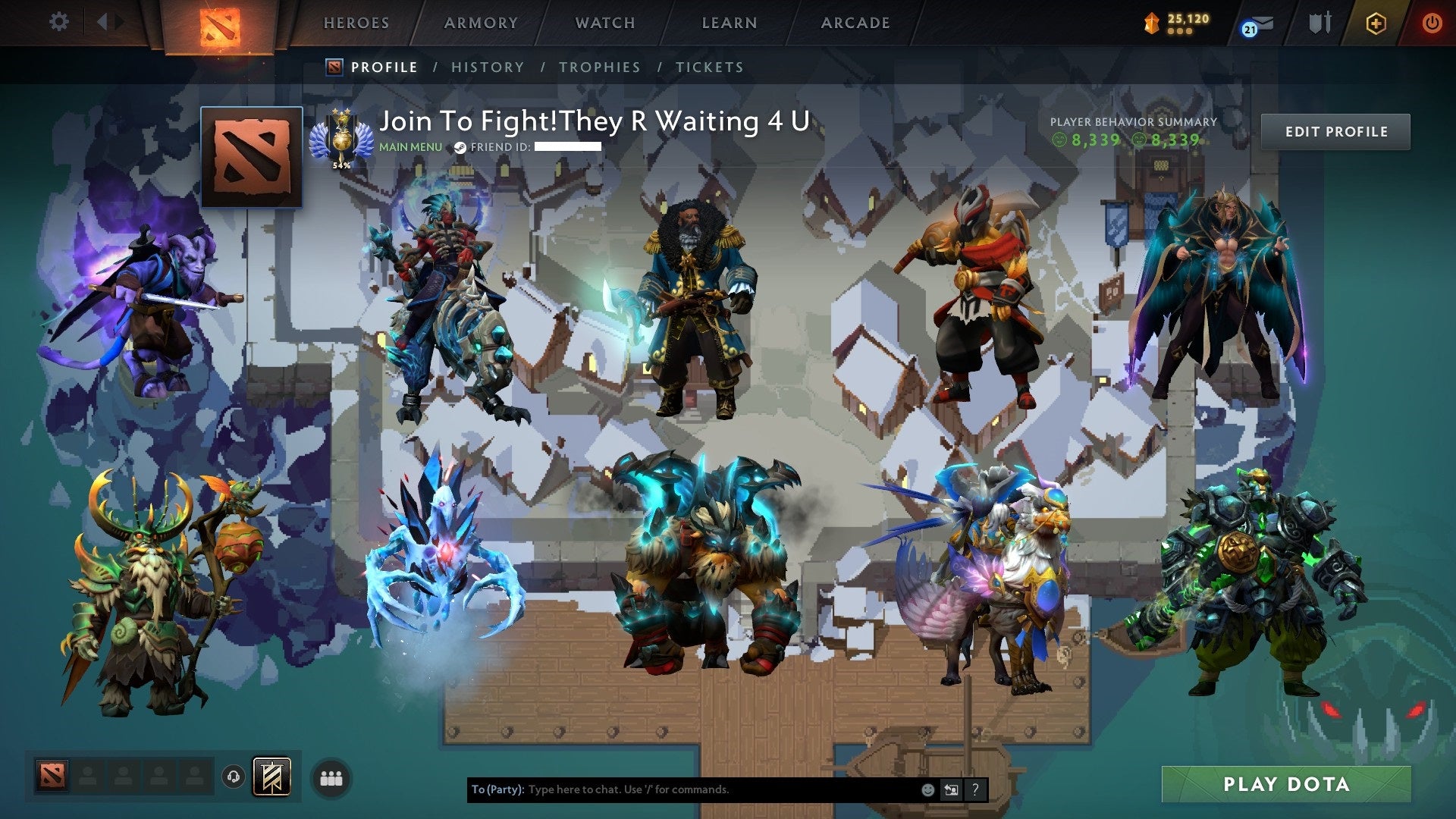Viewport: 1456px width, 819px height.
Task: Open the ARCADE section from the top menu
Action: pos(855,23)
